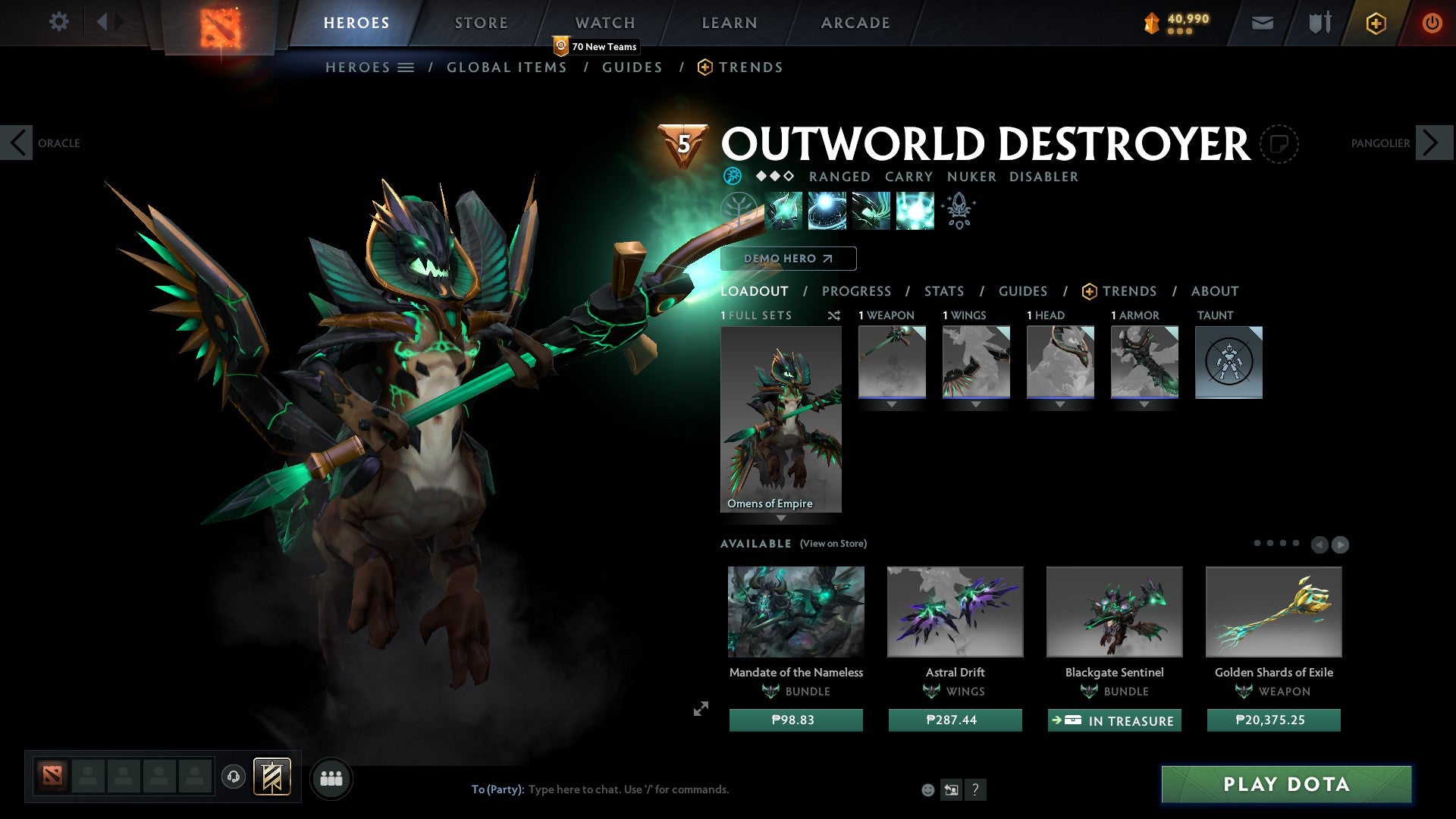This screenshot has width=1456, height=819.
Task: Select the Mandate of the Nameless bundle thumbnail
Action: pos(795,612)
